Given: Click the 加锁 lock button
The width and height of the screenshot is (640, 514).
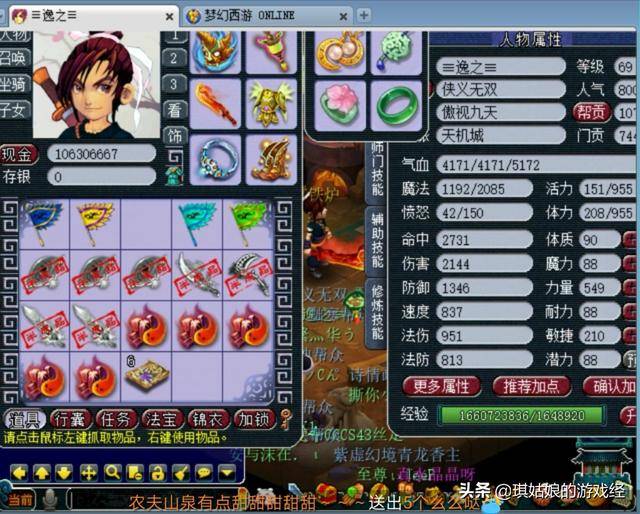Looking at the screenshot, I should pyautogui.click(x=254, y=420).
